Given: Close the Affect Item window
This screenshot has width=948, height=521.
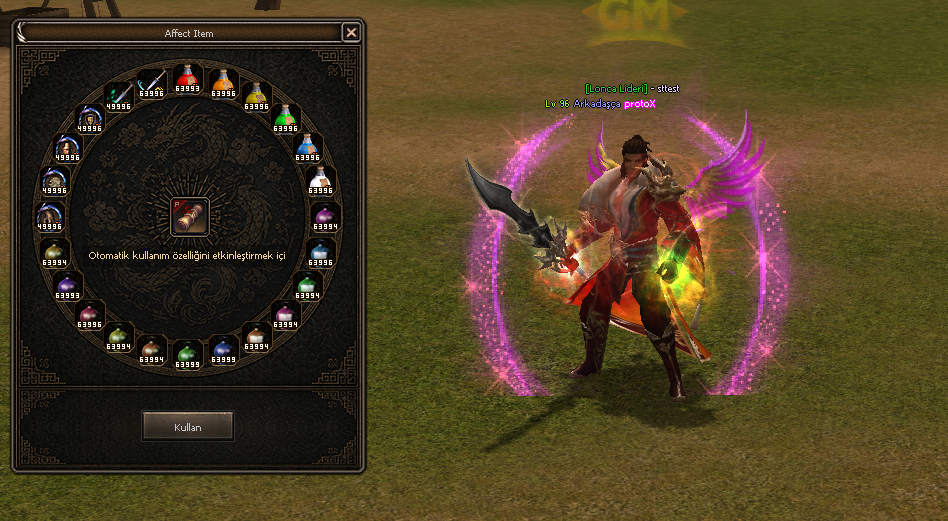Looking at the screenshot, I should pyautogui.click(x=351, y=33).
